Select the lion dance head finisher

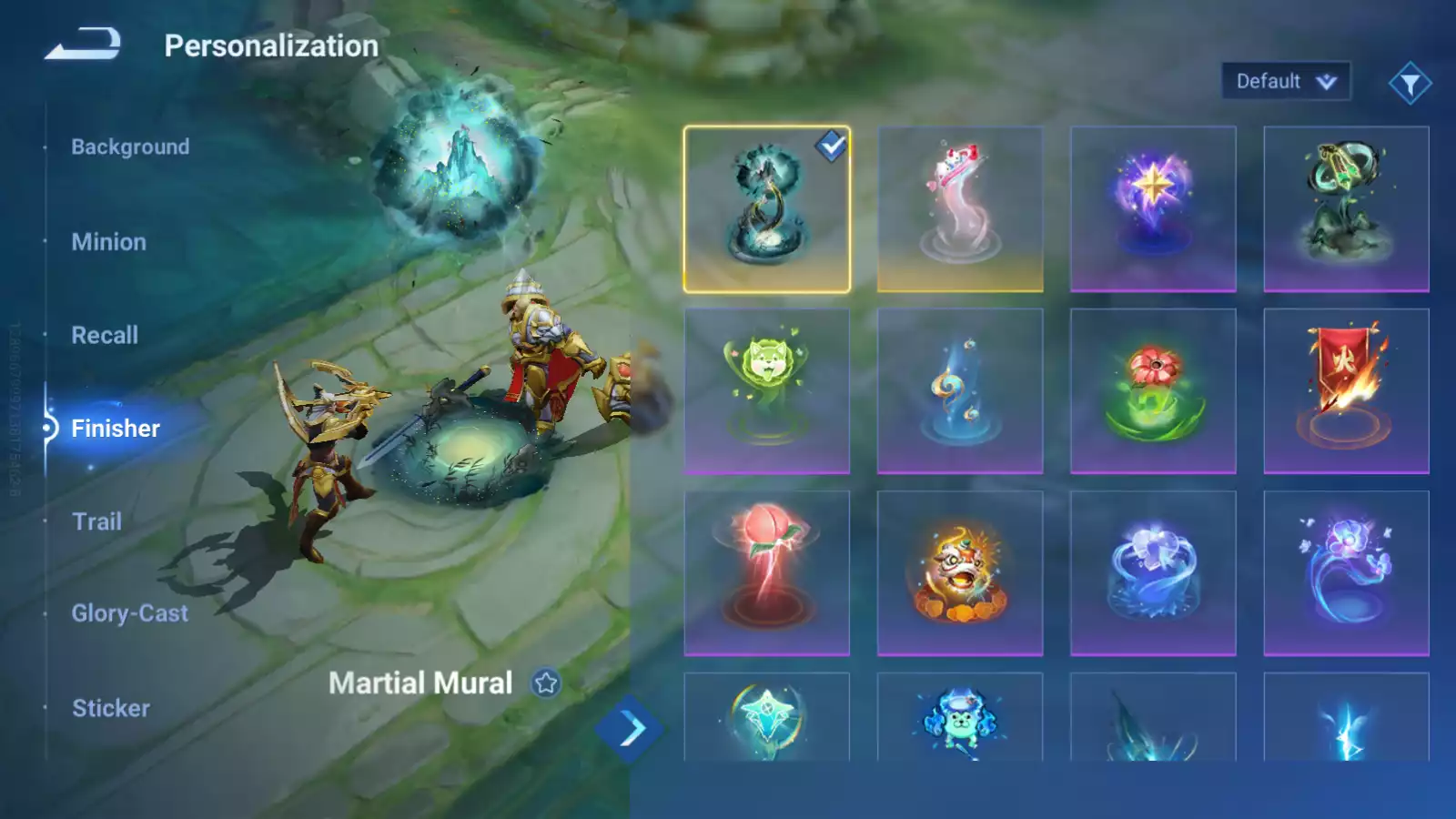tap(960, 573)
